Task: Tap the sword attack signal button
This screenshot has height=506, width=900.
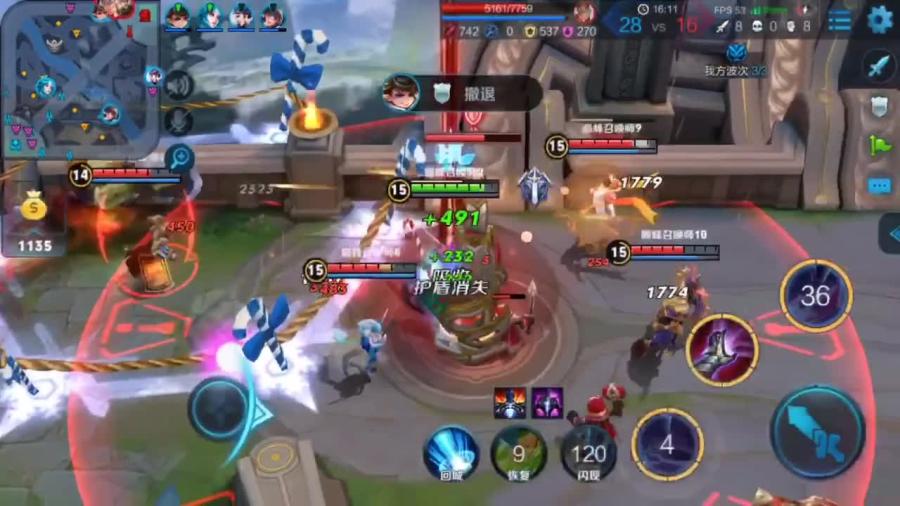Action: [x=878, y=66]
